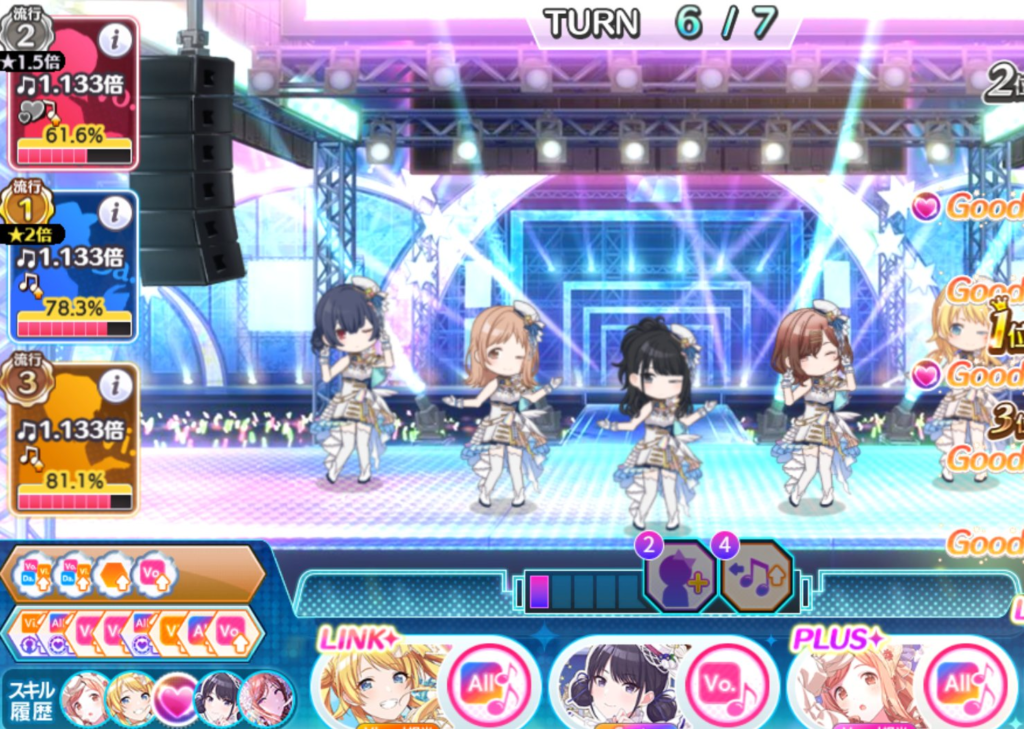Open info for the orange rank 3 trend panel

click(x=117, y=384)
